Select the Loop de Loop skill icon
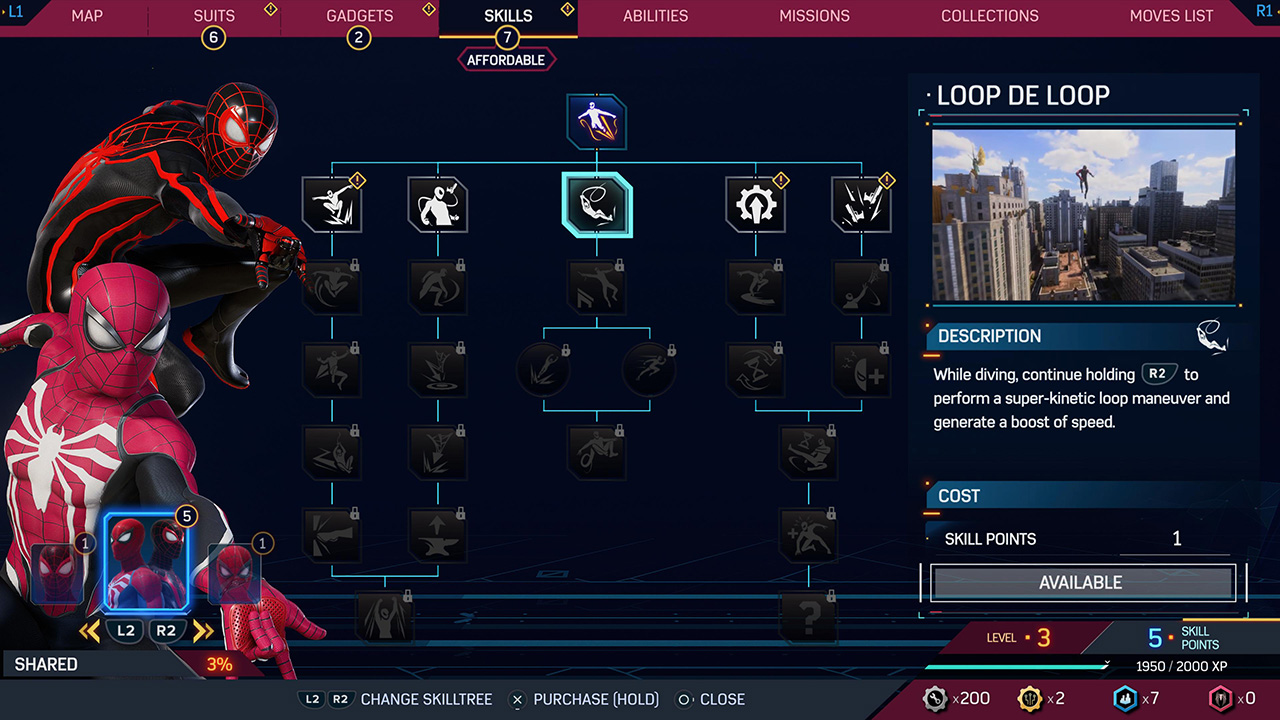 596,204
